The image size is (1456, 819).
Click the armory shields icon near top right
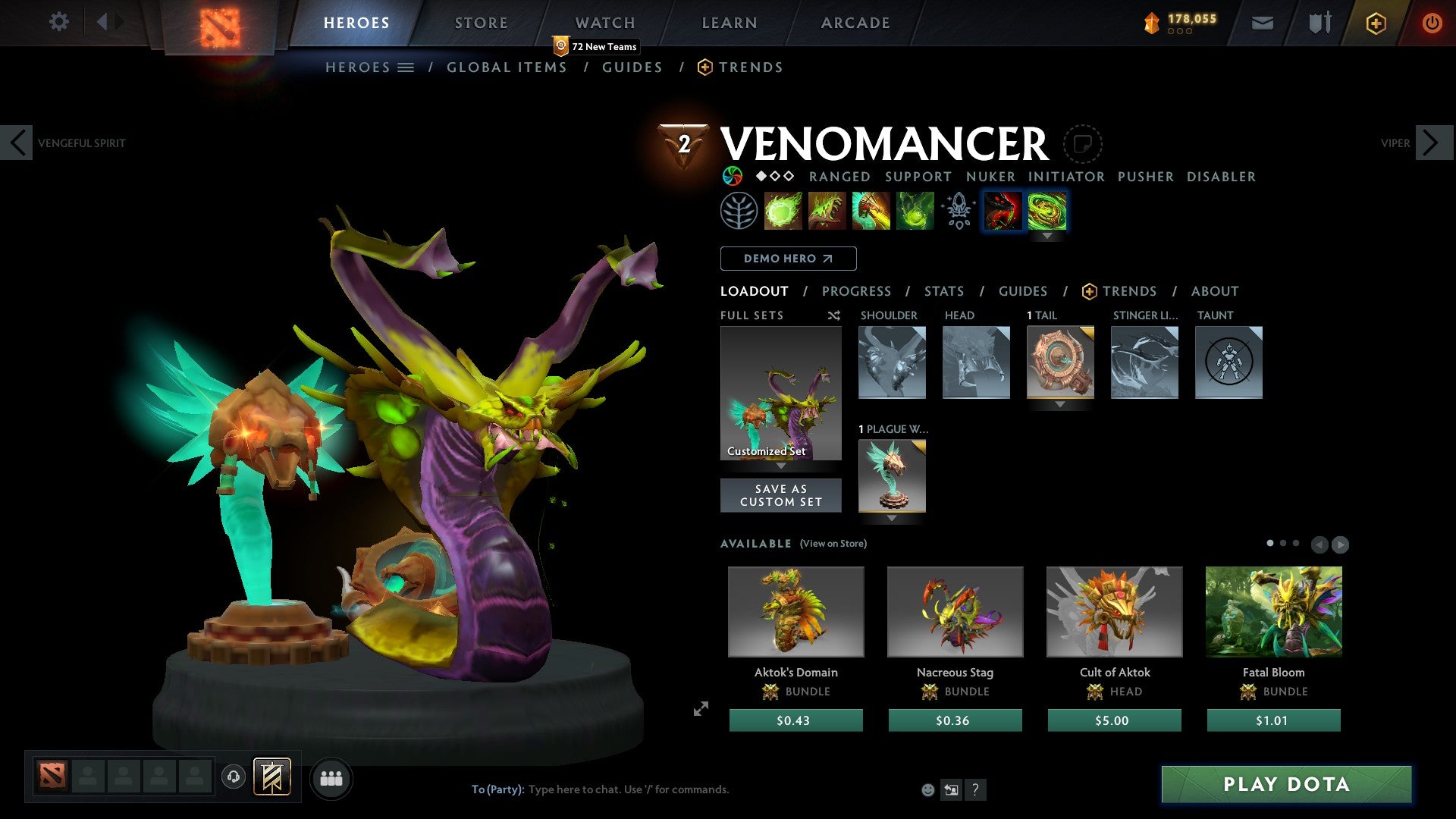click(x=1319, y=23)
